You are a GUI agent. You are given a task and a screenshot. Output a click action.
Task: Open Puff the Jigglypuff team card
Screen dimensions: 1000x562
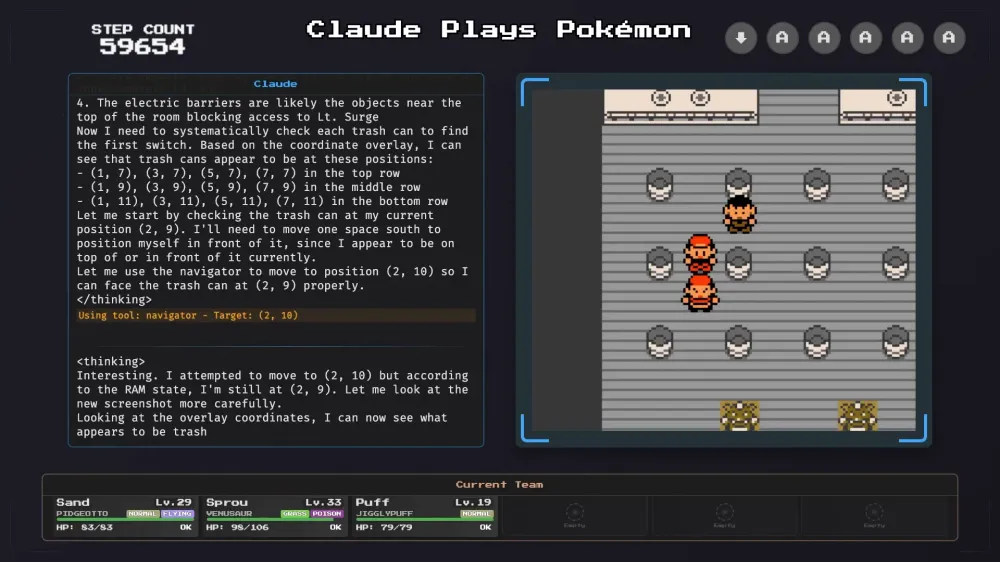(424, 515)
